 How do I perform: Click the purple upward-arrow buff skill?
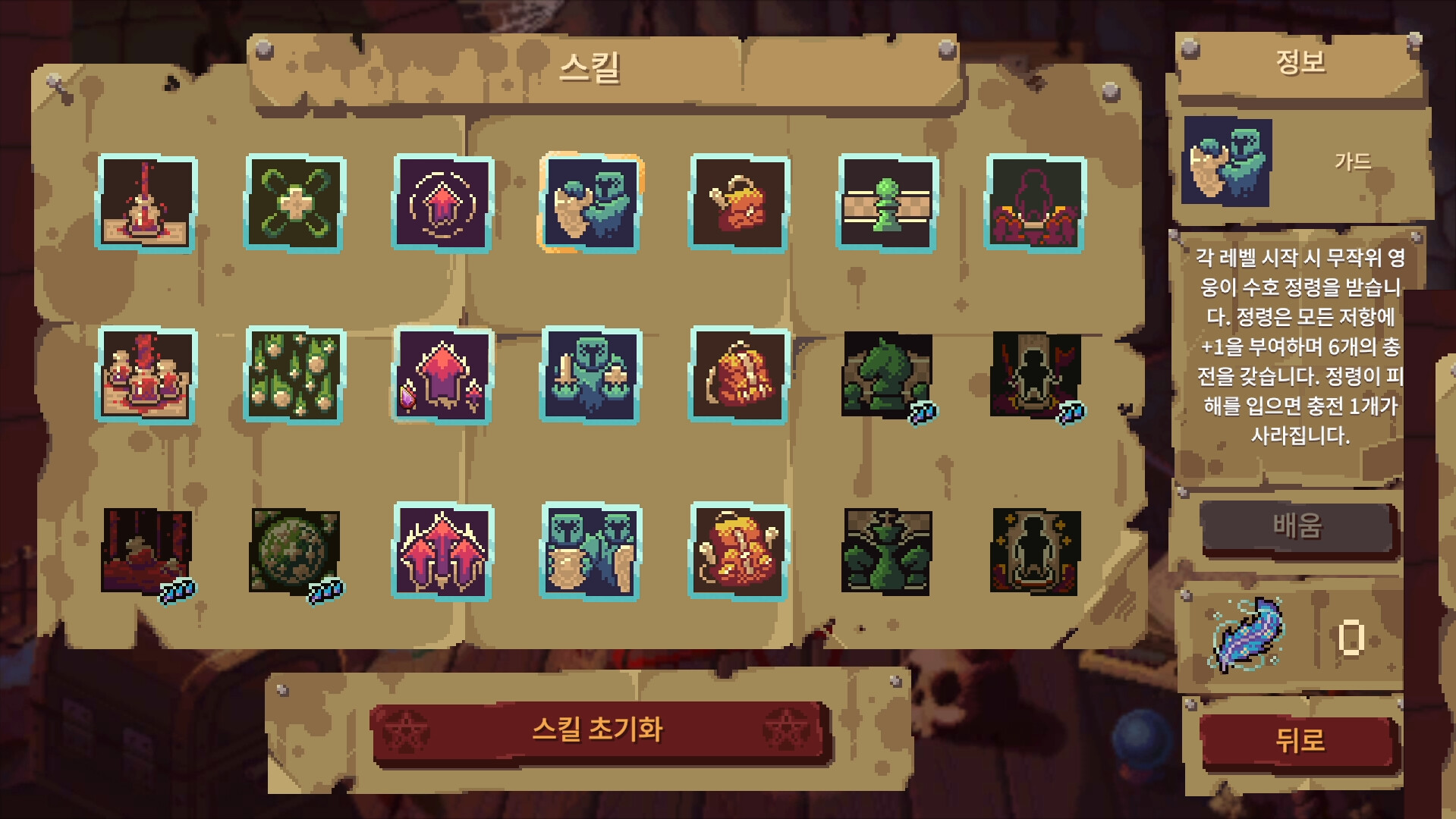tap(440, 201)
